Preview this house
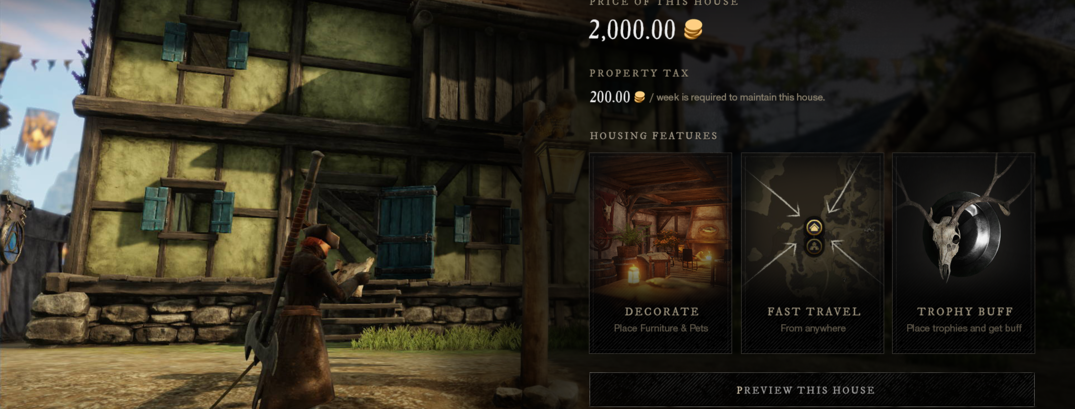The width and height of the screenshot is (1075, 409). pyautogui.click(x=811, y=389)
